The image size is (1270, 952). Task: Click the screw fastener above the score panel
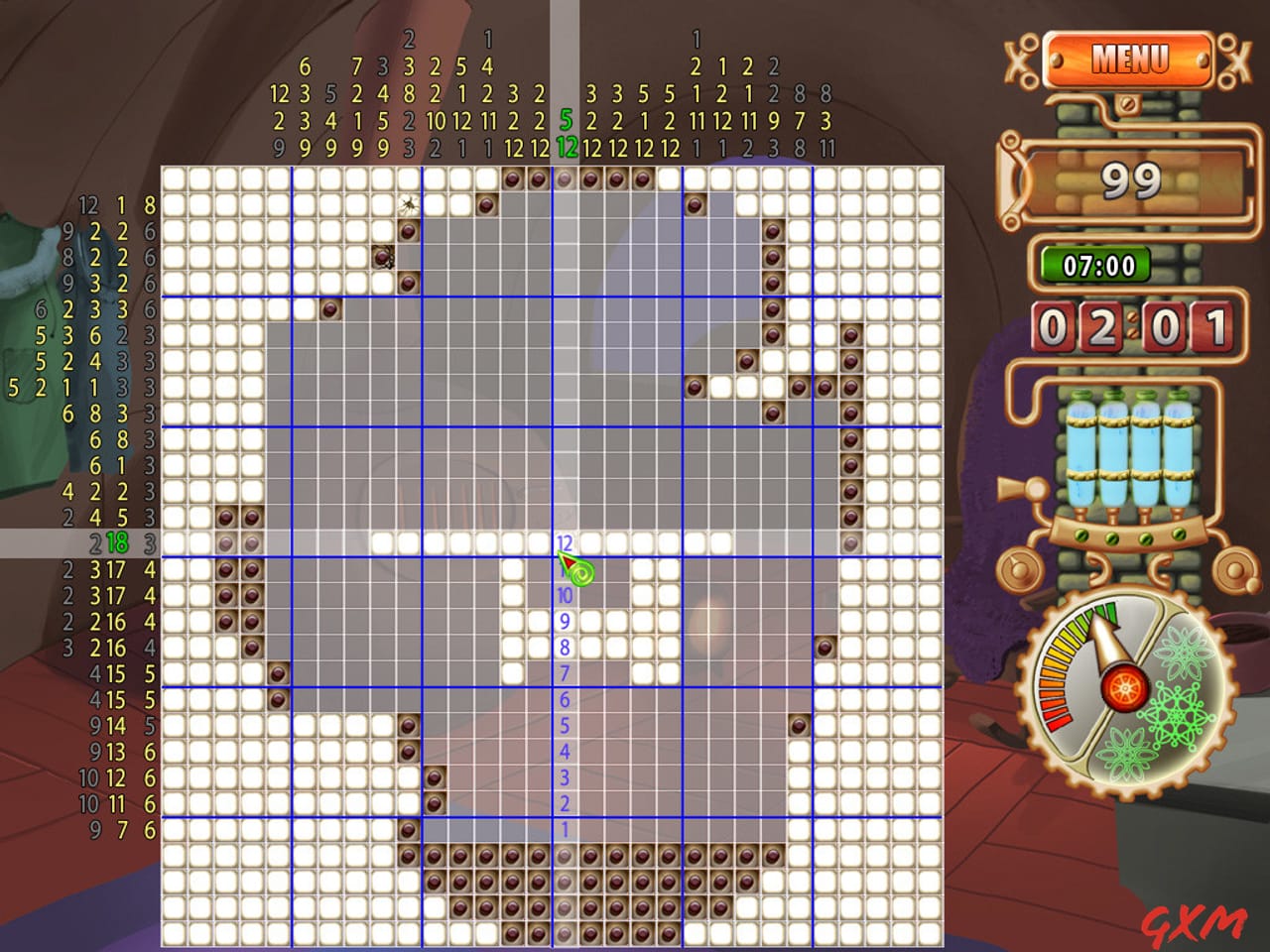click(x=1126, y=103)
